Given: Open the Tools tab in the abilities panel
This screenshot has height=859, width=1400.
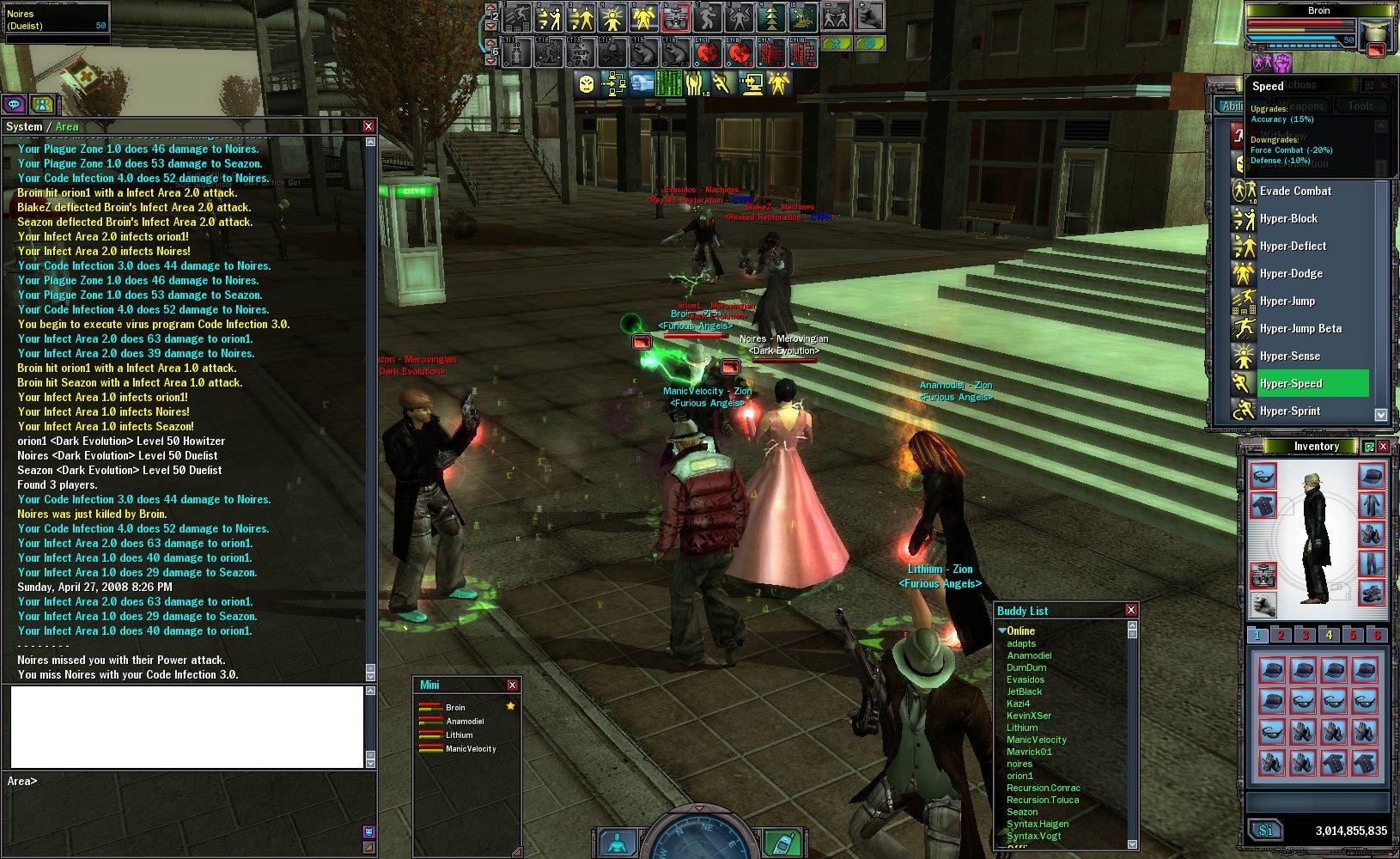Looking at the screenshot, I should point(1360,107).
